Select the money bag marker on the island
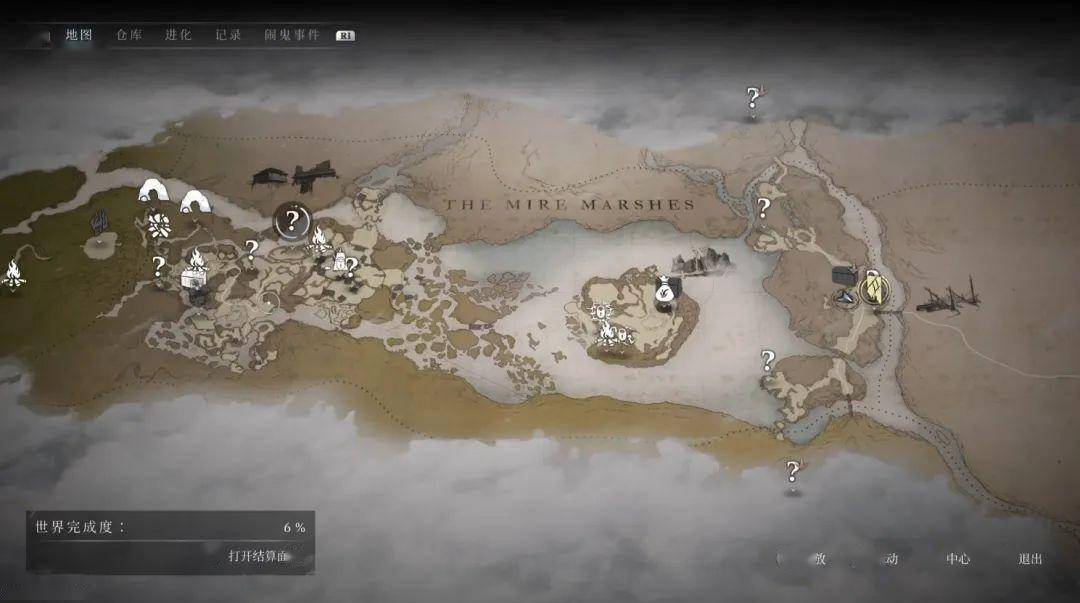The width and height of the screenshot is (1080, 603). (x=664, y=291)
